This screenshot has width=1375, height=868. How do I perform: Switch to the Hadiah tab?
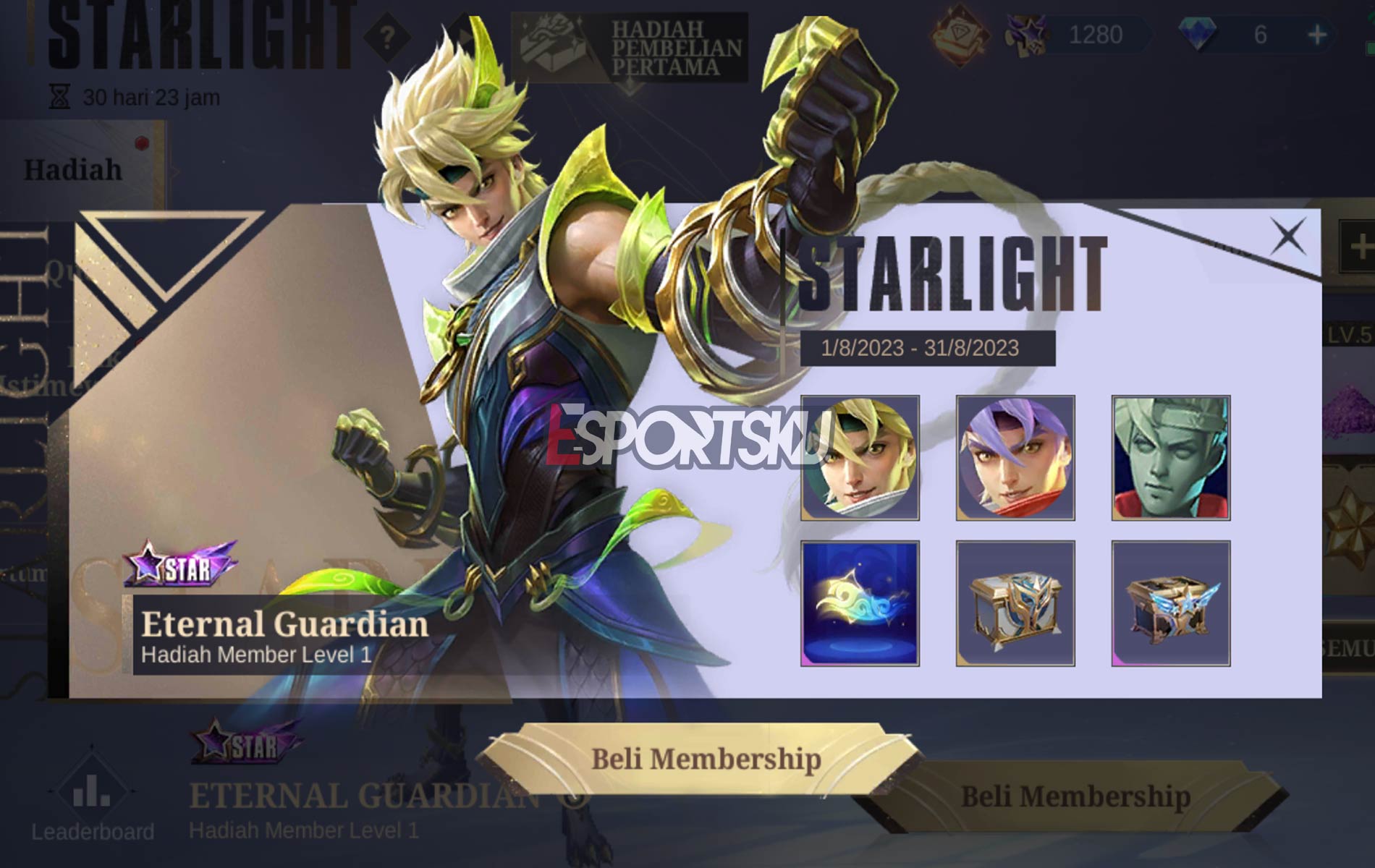tap(72, 168)
